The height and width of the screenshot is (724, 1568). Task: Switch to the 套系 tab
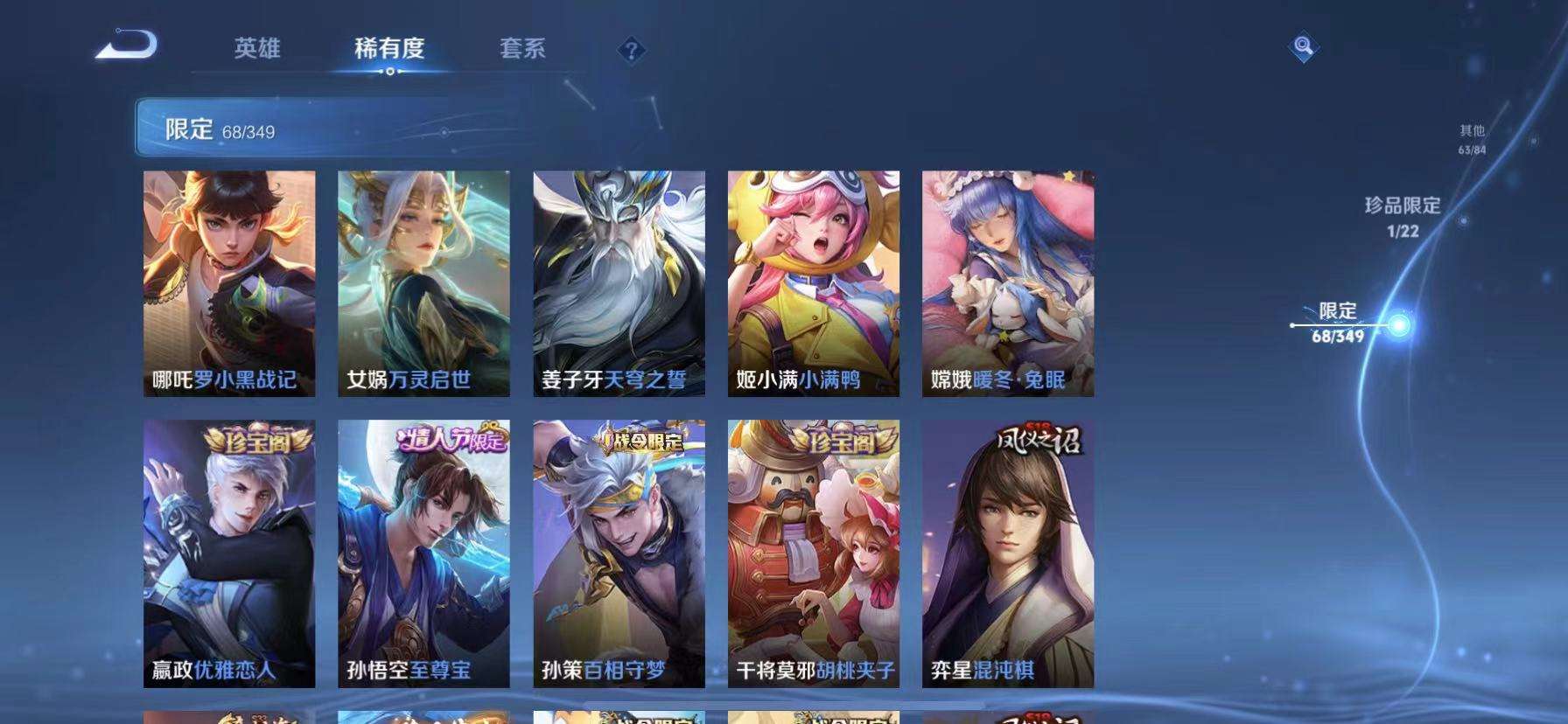[523, 50]
